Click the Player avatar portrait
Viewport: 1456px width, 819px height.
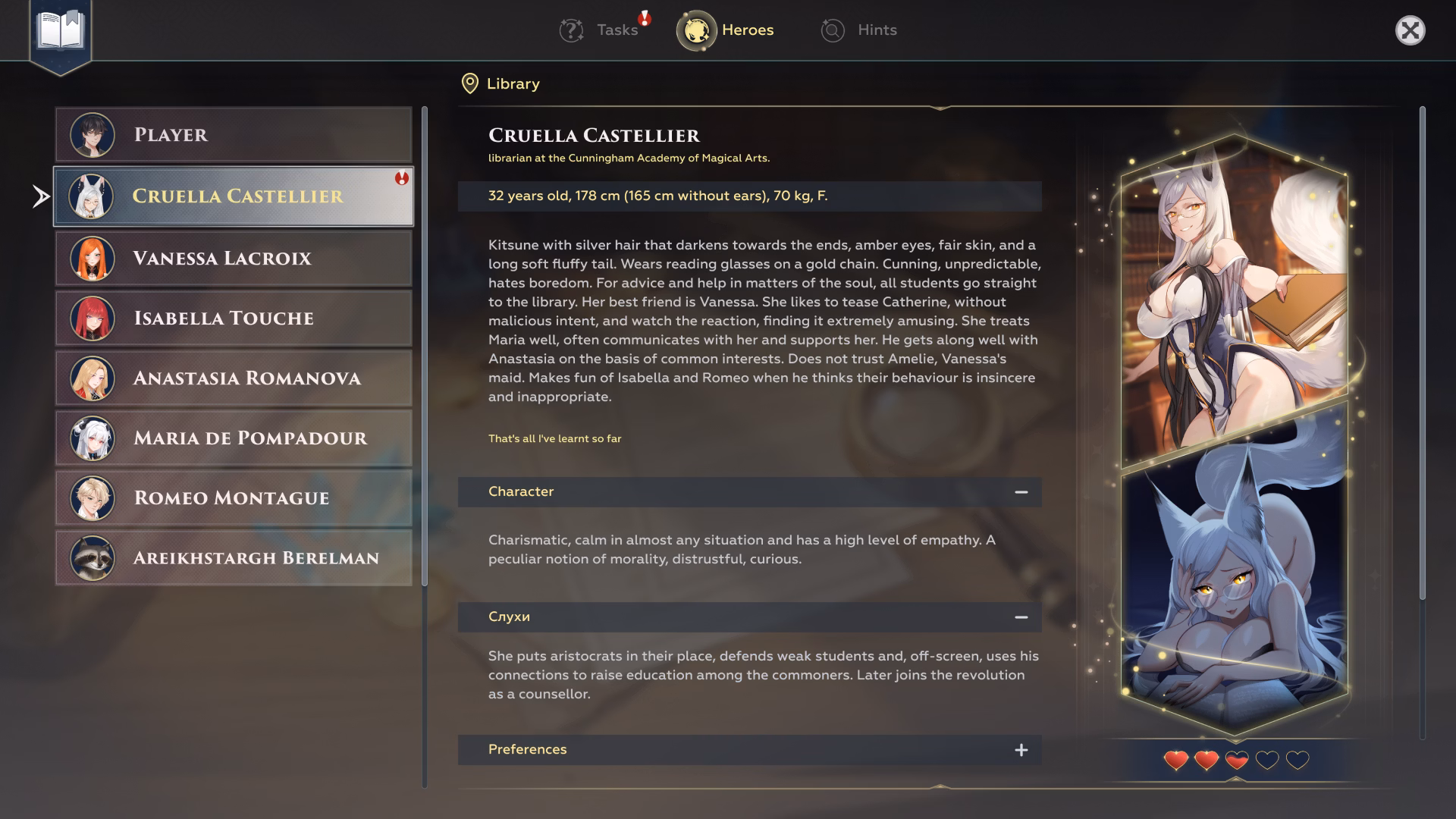pyautogui.click(x=90, y=135)
